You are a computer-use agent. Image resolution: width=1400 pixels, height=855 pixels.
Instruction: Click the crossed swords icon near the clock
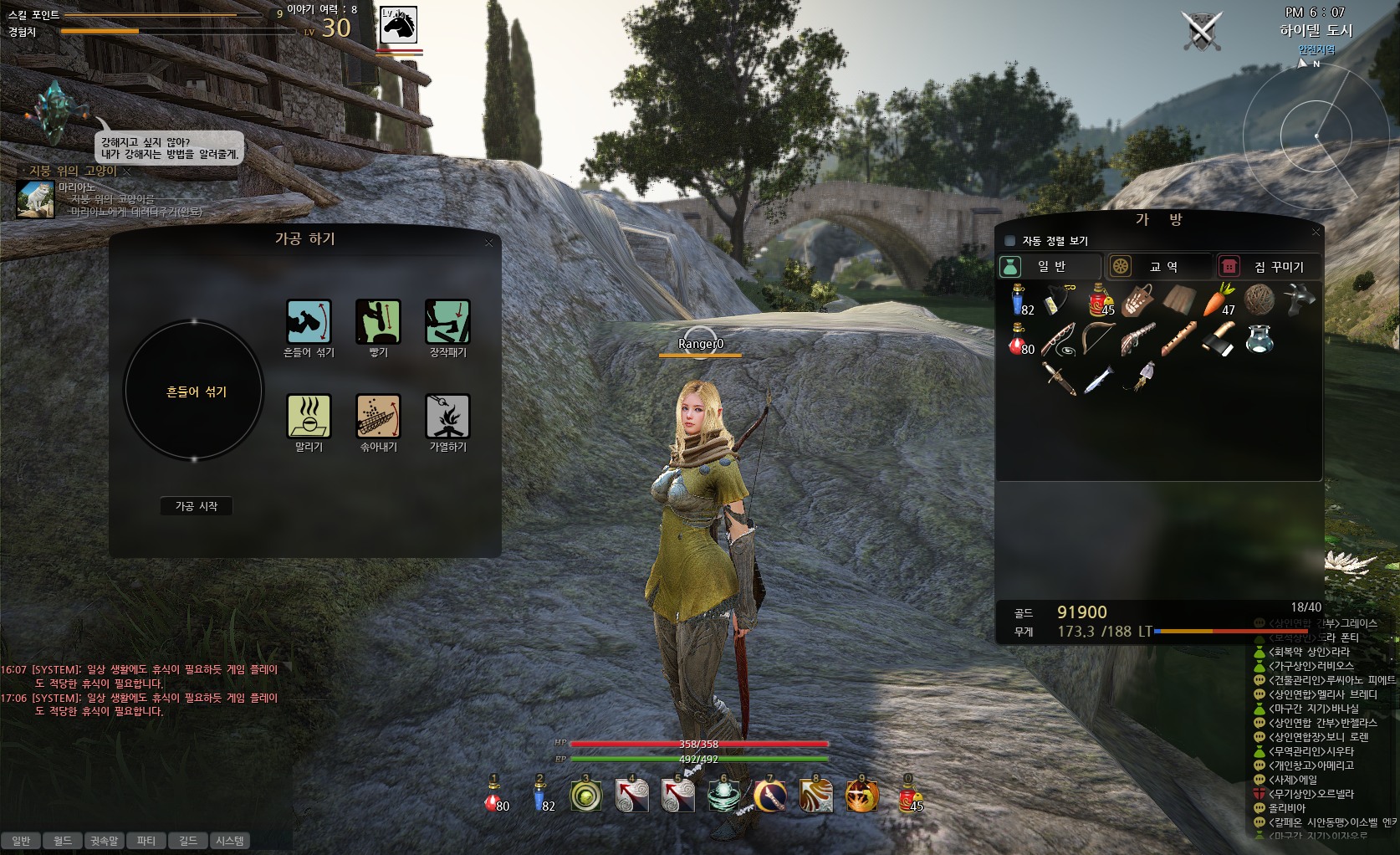tap(1202, 31)
